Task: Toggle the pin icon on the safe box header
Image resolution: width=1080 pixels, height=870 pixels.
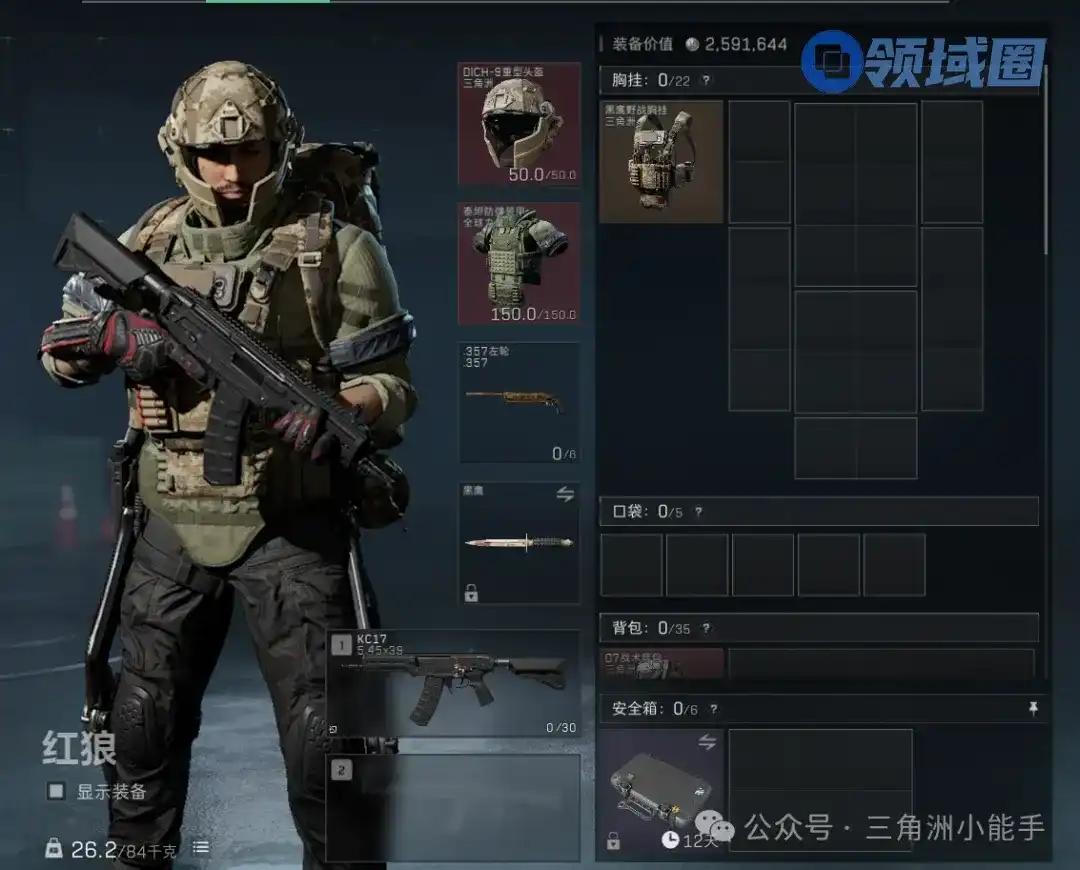Action: pos(1034,708)
